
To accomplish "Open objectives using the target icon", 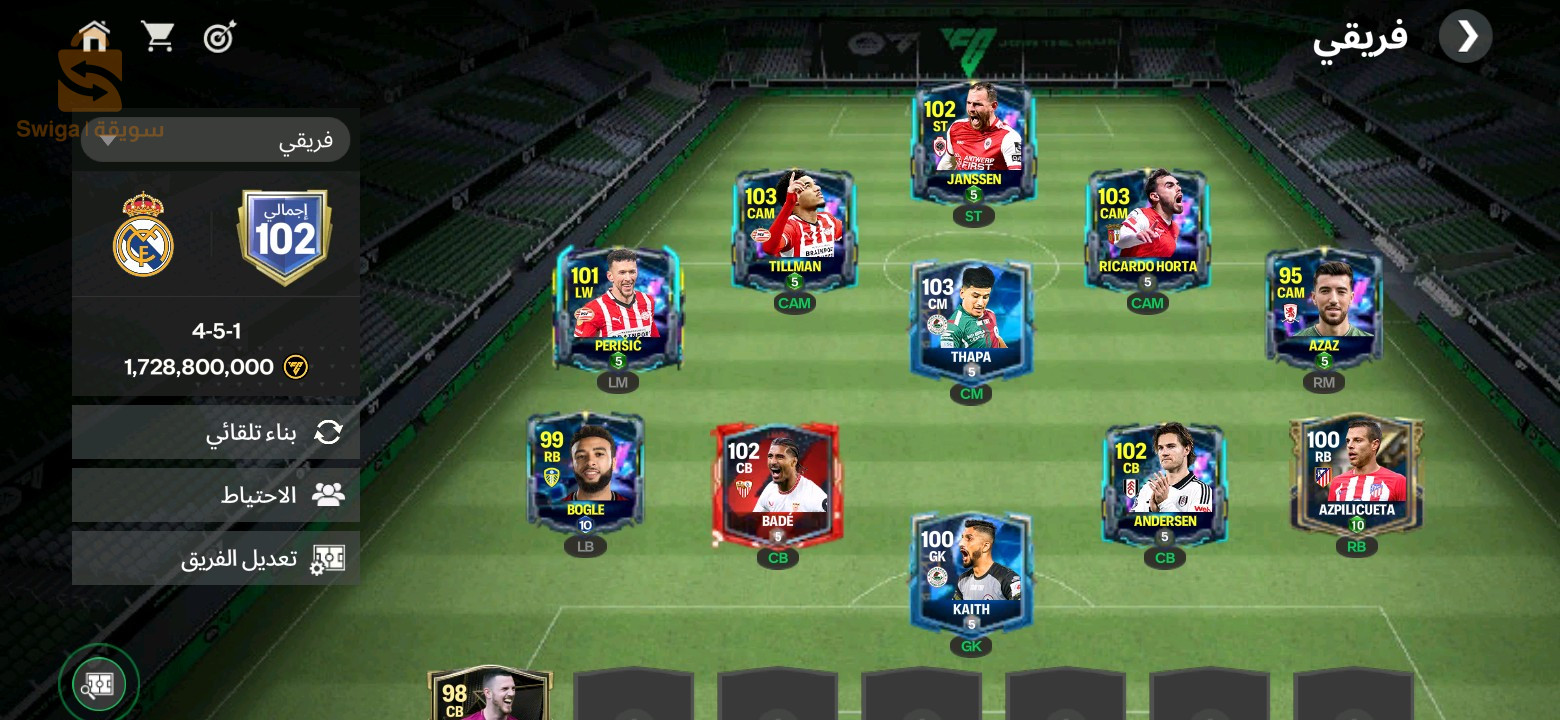I will pos(219,35).
